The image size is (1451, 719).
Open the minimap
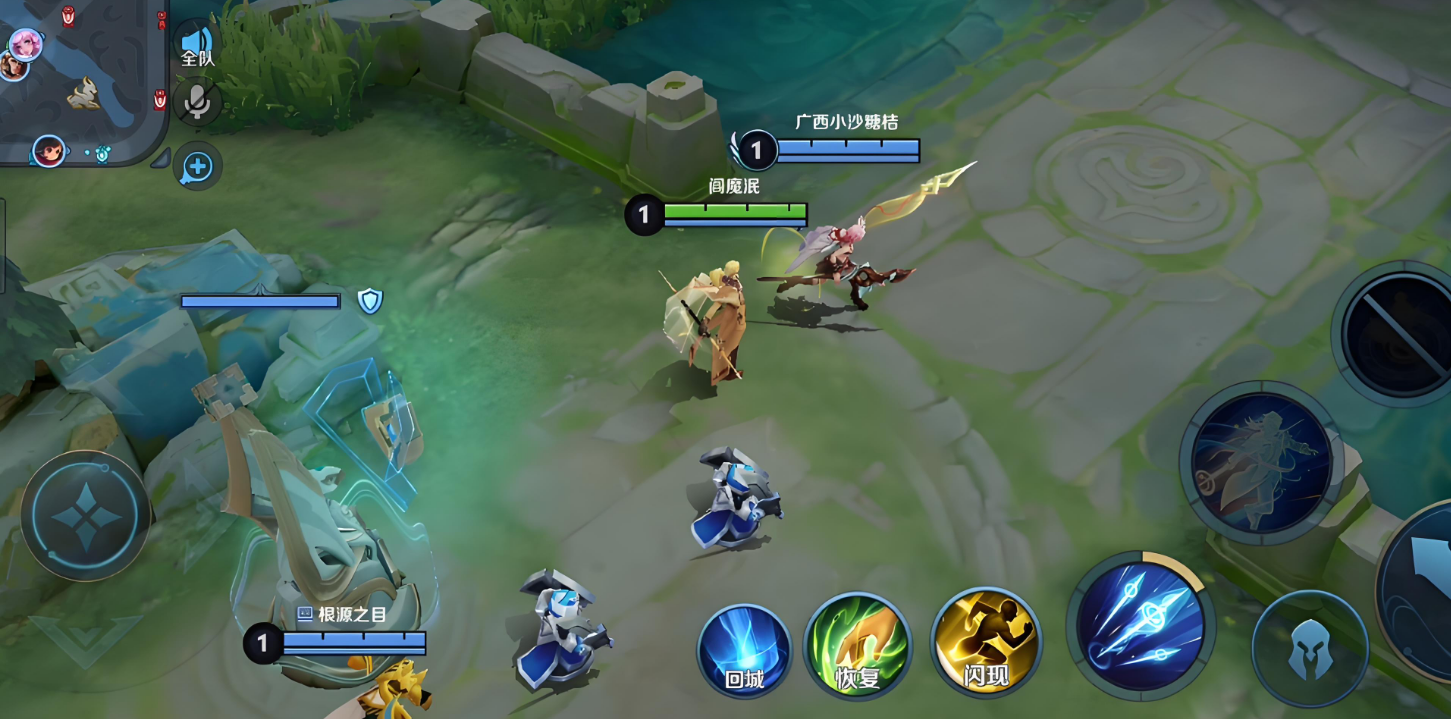pos(80,80)
